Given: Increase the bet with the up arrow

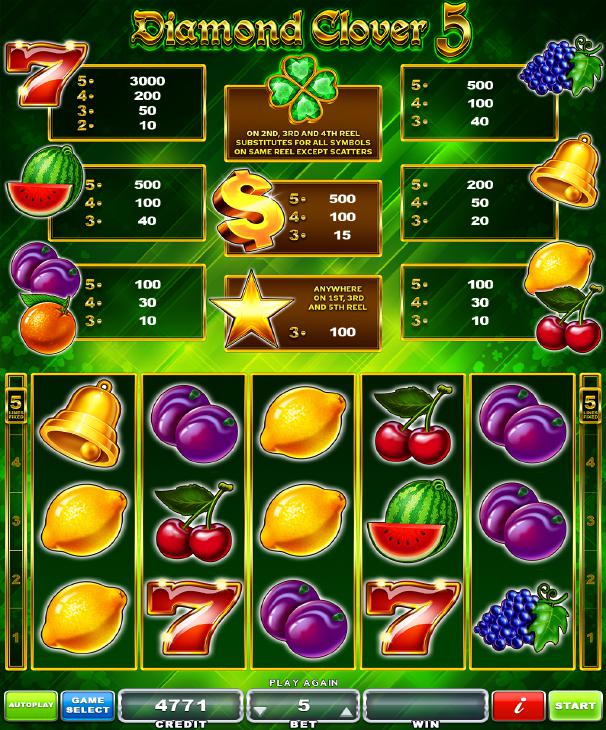Looking at the screenshot, I should point(346,712).
